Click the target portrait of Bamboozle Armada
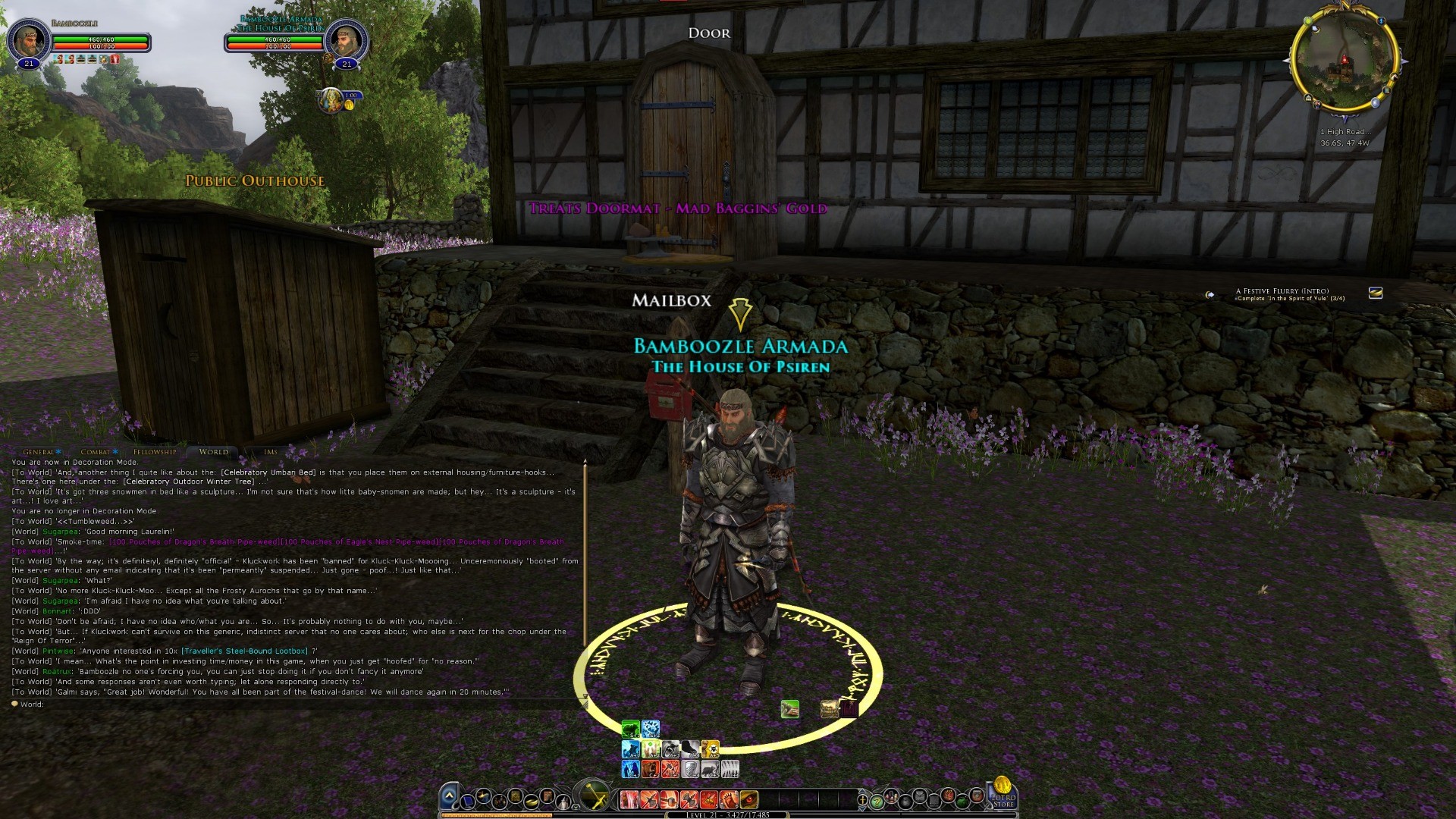The width and height of the screenshot is (1456, 819). tap(347, 39)
